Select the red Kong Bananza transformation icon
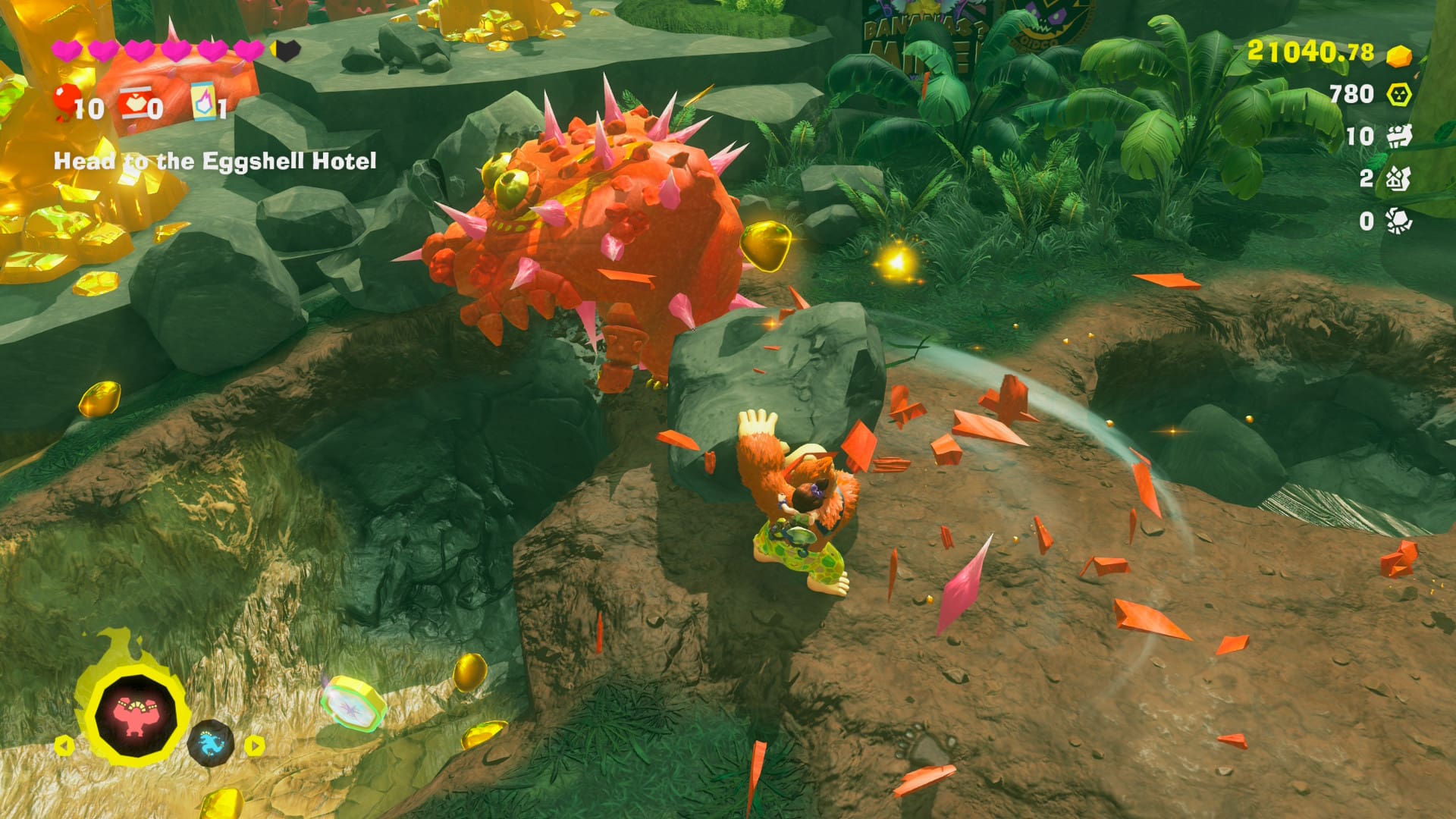The image size is (1456, 819). [x=136, y=715]
